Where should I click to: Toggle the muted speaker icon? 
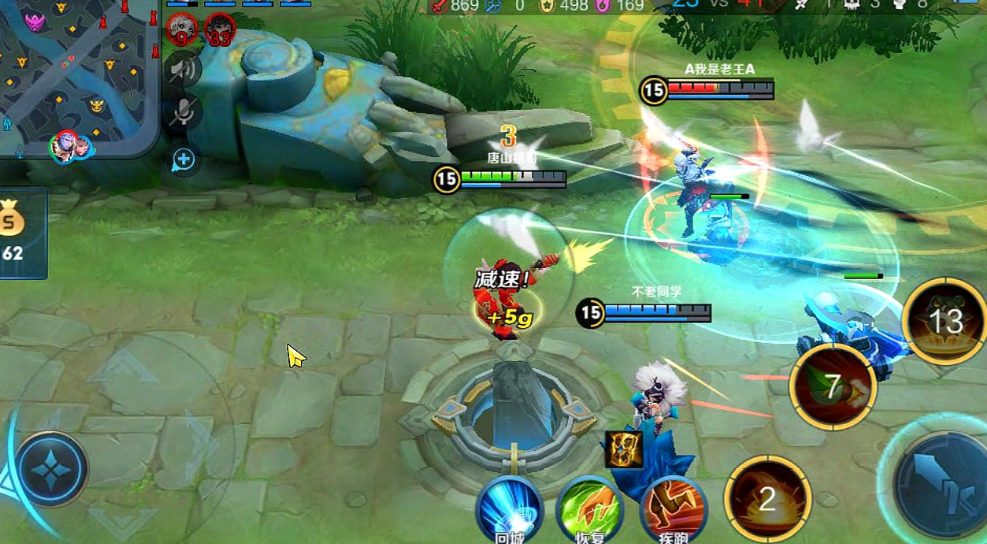(x=182, y=68)
